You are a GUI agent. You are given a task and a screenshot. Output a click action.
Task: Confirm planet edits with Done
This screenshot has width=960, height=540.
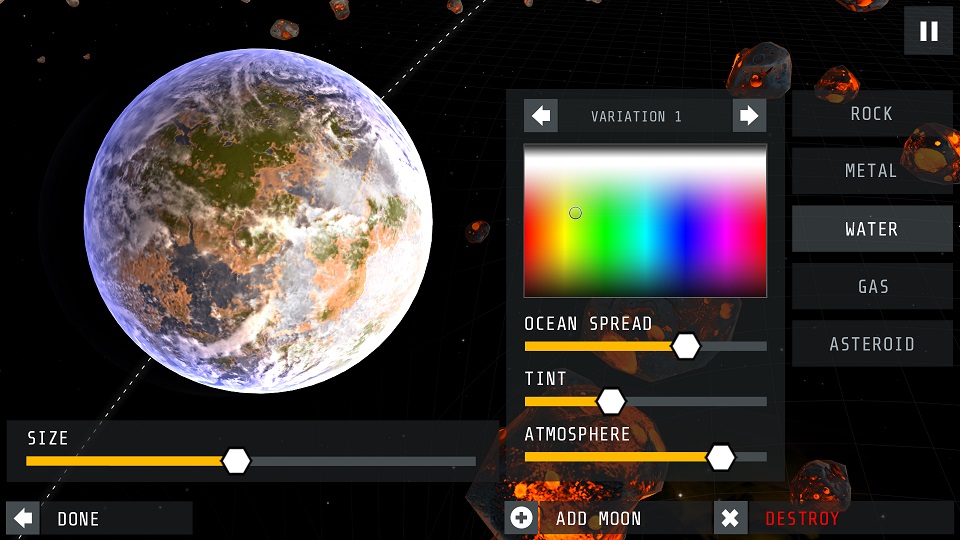click(98, 518)
